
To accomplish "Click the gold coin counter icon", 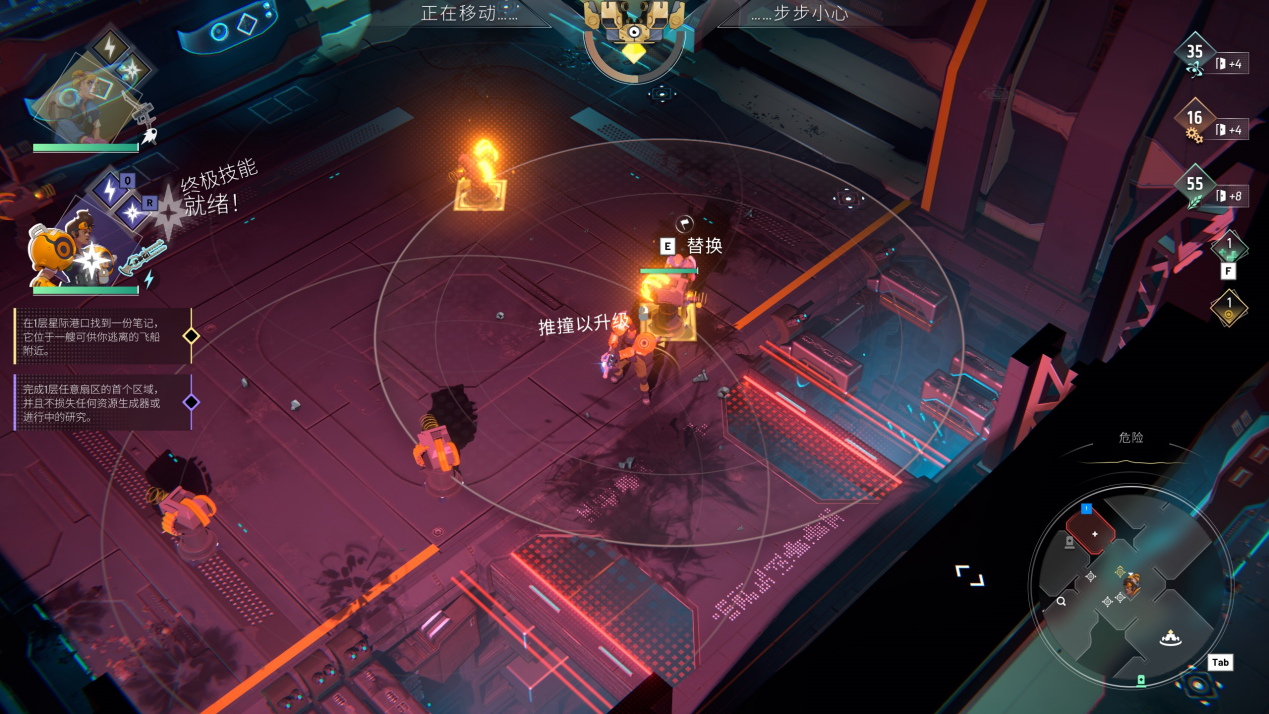I will pos(1229,307).
